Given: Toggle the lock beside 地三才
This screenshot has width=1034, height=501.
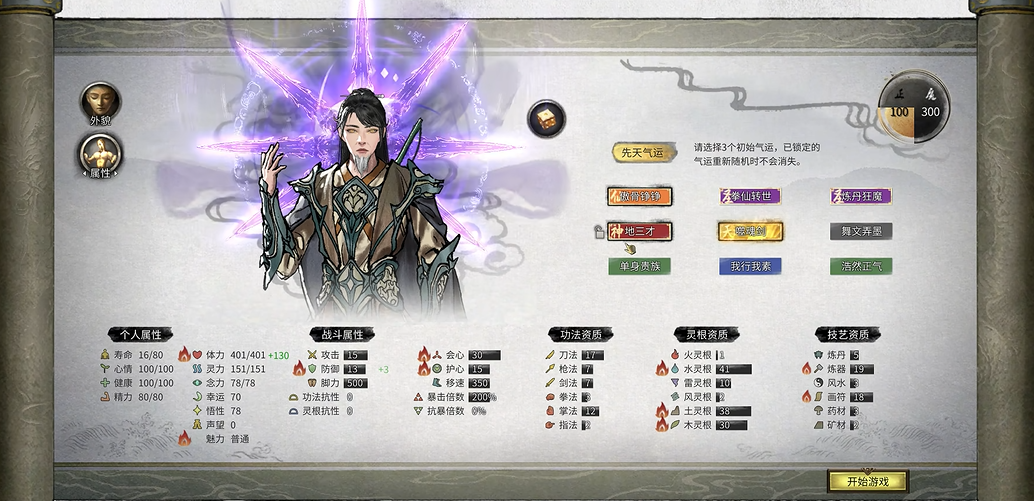Looking at the screenshot, I should coord(598,232).
